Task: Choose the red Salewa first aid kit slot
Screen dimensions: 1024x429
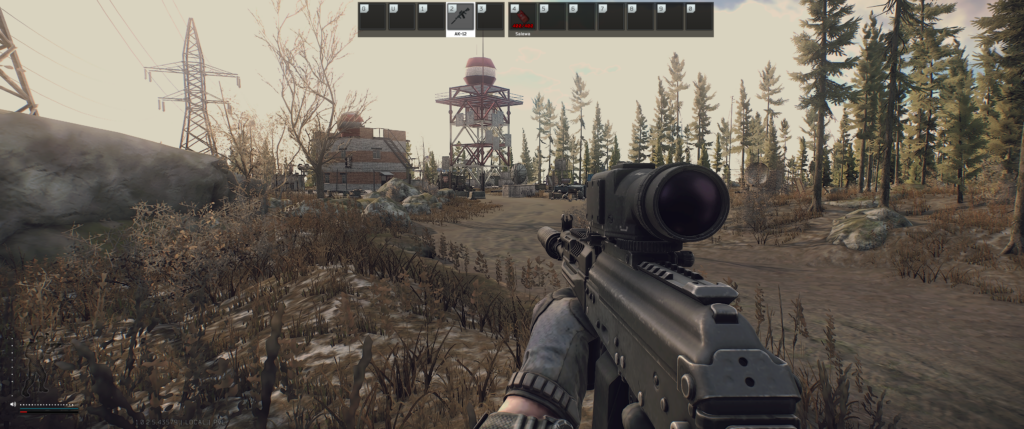Action: pyautogui.click(x=521, y=17)
